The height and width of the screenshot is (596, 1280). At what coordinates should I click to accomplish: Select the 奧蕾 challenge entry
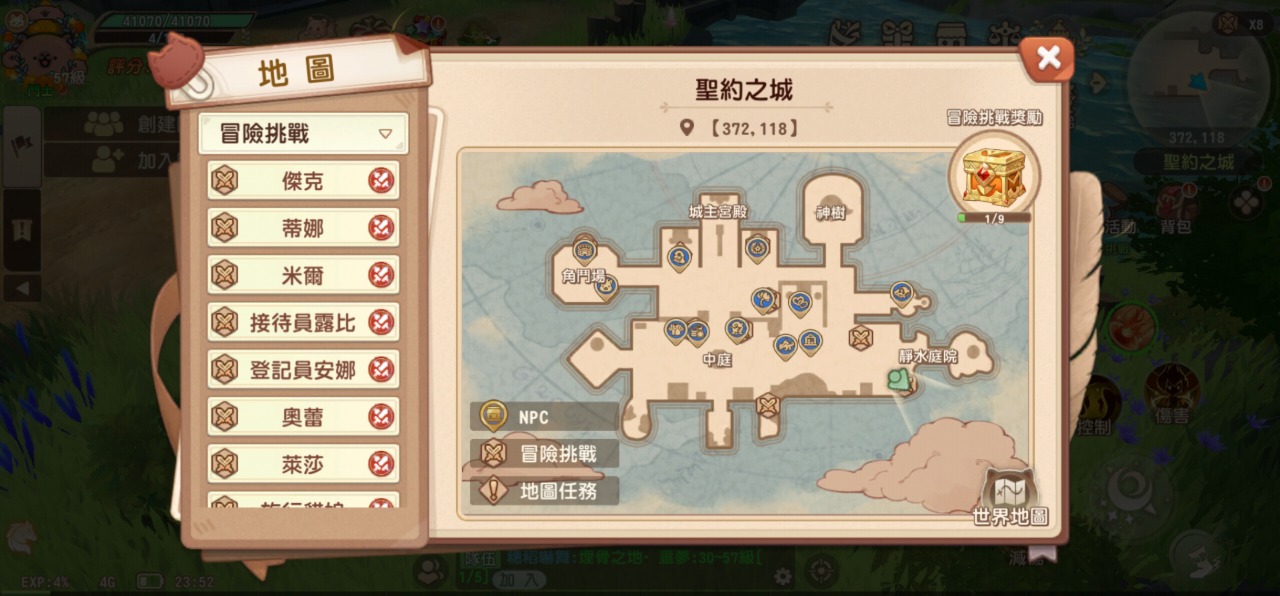tap(303, 416)
